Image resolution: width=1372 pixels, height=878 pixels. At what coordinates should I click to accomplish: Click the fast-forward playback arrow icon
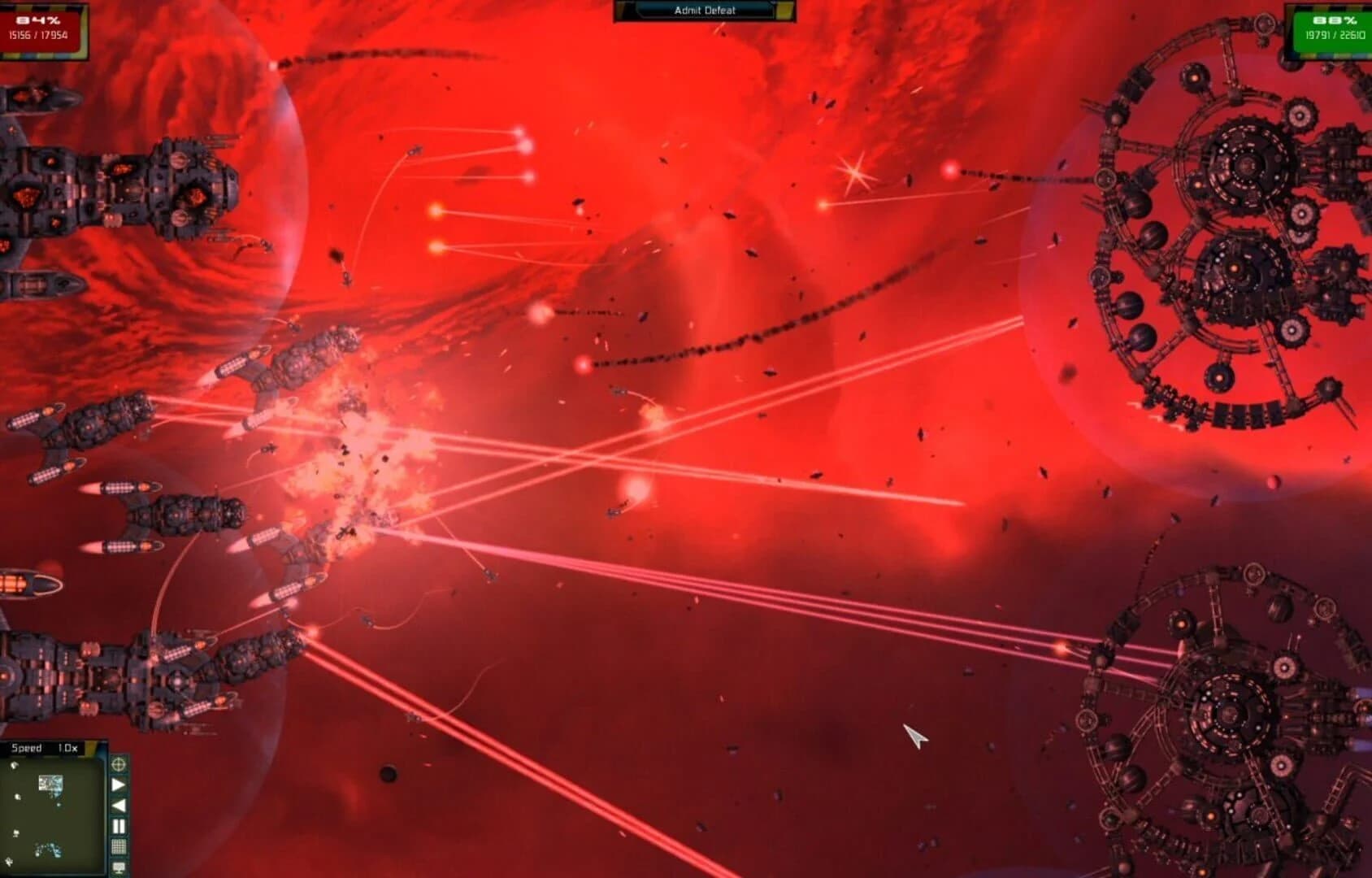click(x=119, y=784)
